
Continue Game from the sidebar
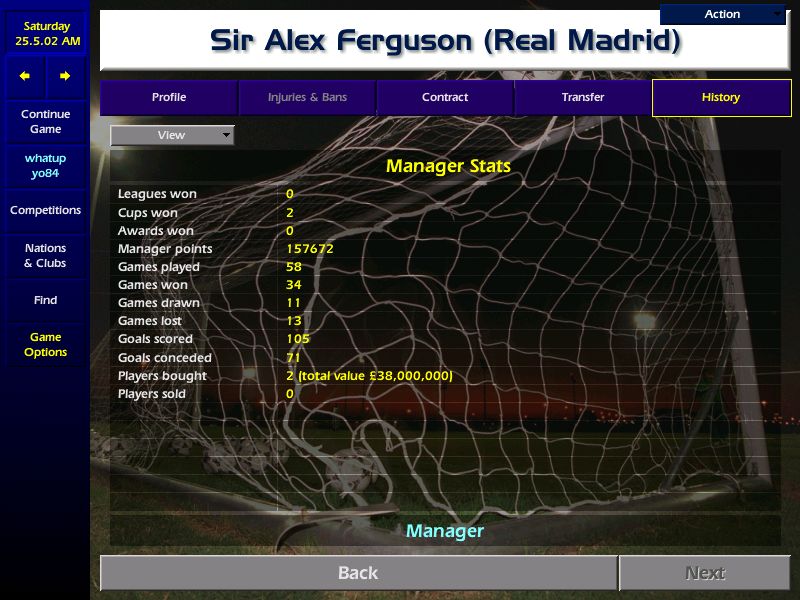tap(45, 122)
